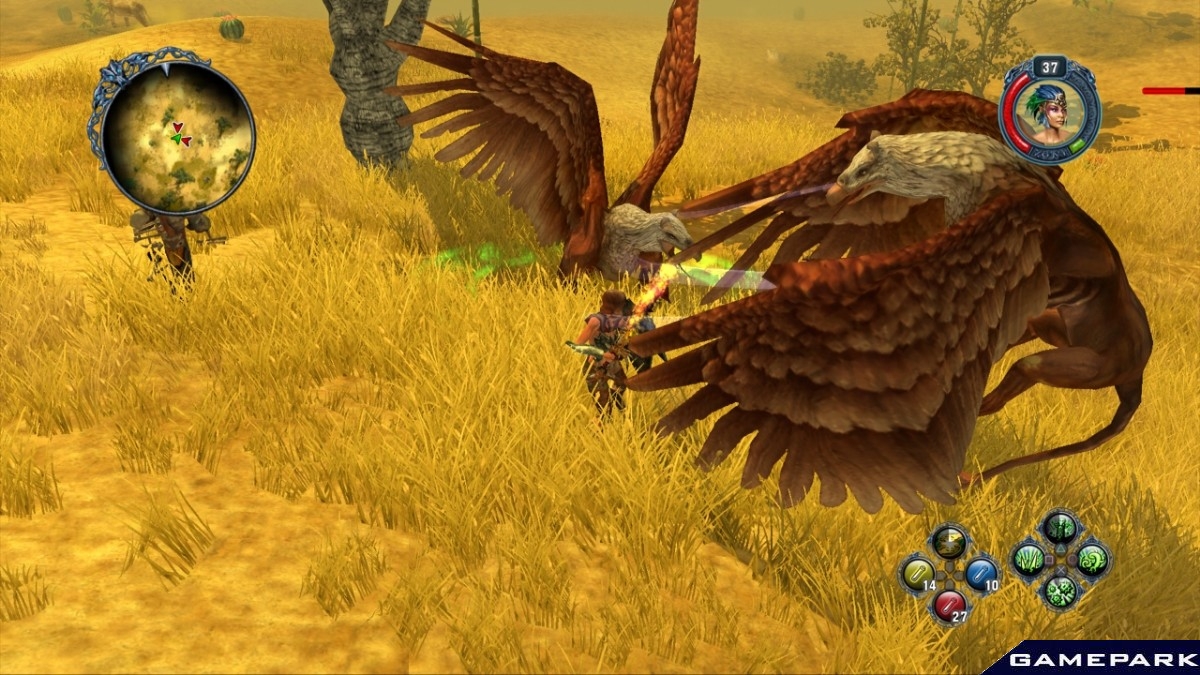Select the character portrait with feathered headdress
The image size is (1200, 675).
pyautogui.click(x=1049, y=110)
